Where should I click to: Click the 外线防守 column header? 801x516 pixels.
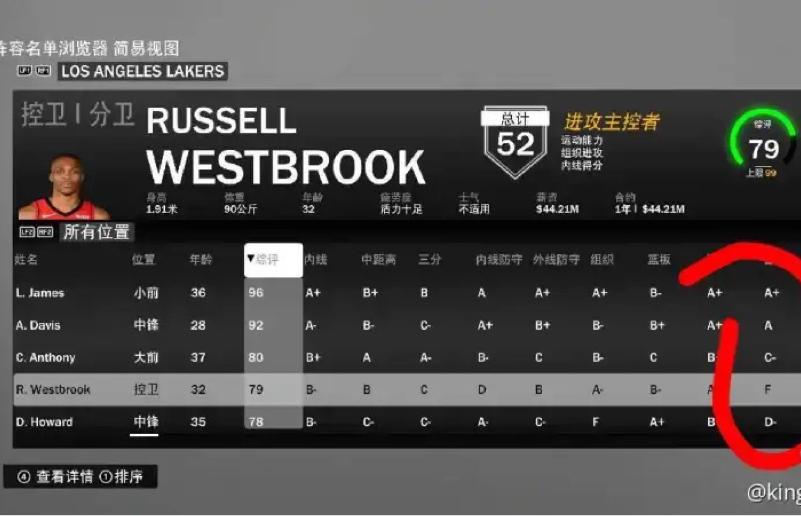556,260
